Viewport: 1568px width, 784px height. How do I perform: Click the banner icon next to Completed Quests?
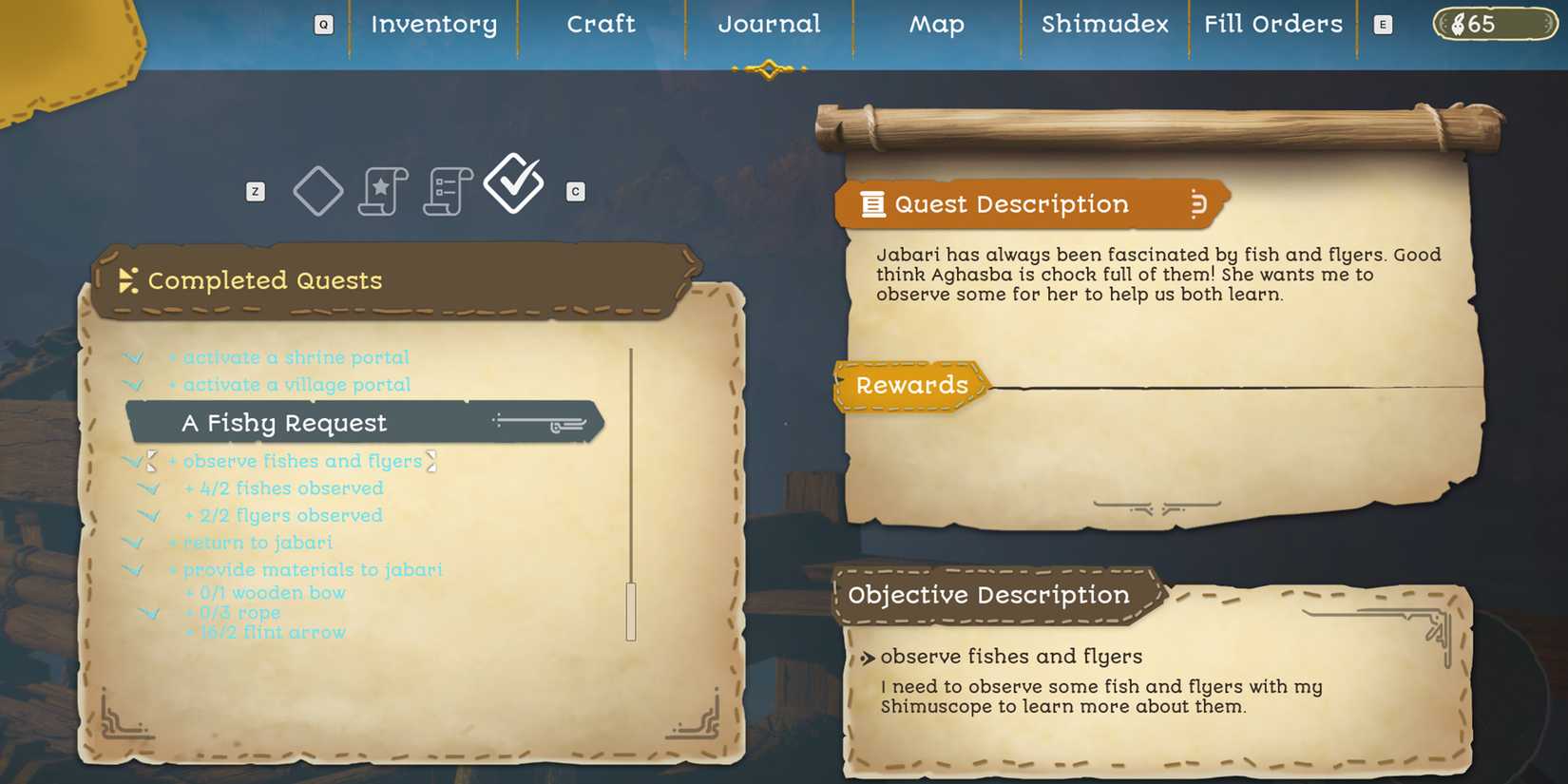click(x=127, y=280)
